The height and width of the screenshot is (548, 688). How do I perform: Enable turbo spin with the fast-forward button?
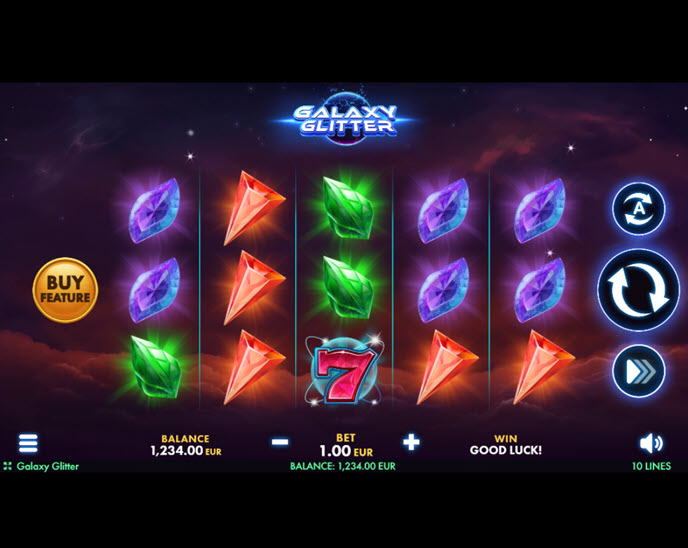pyautogui.click(x=638, y=371)
